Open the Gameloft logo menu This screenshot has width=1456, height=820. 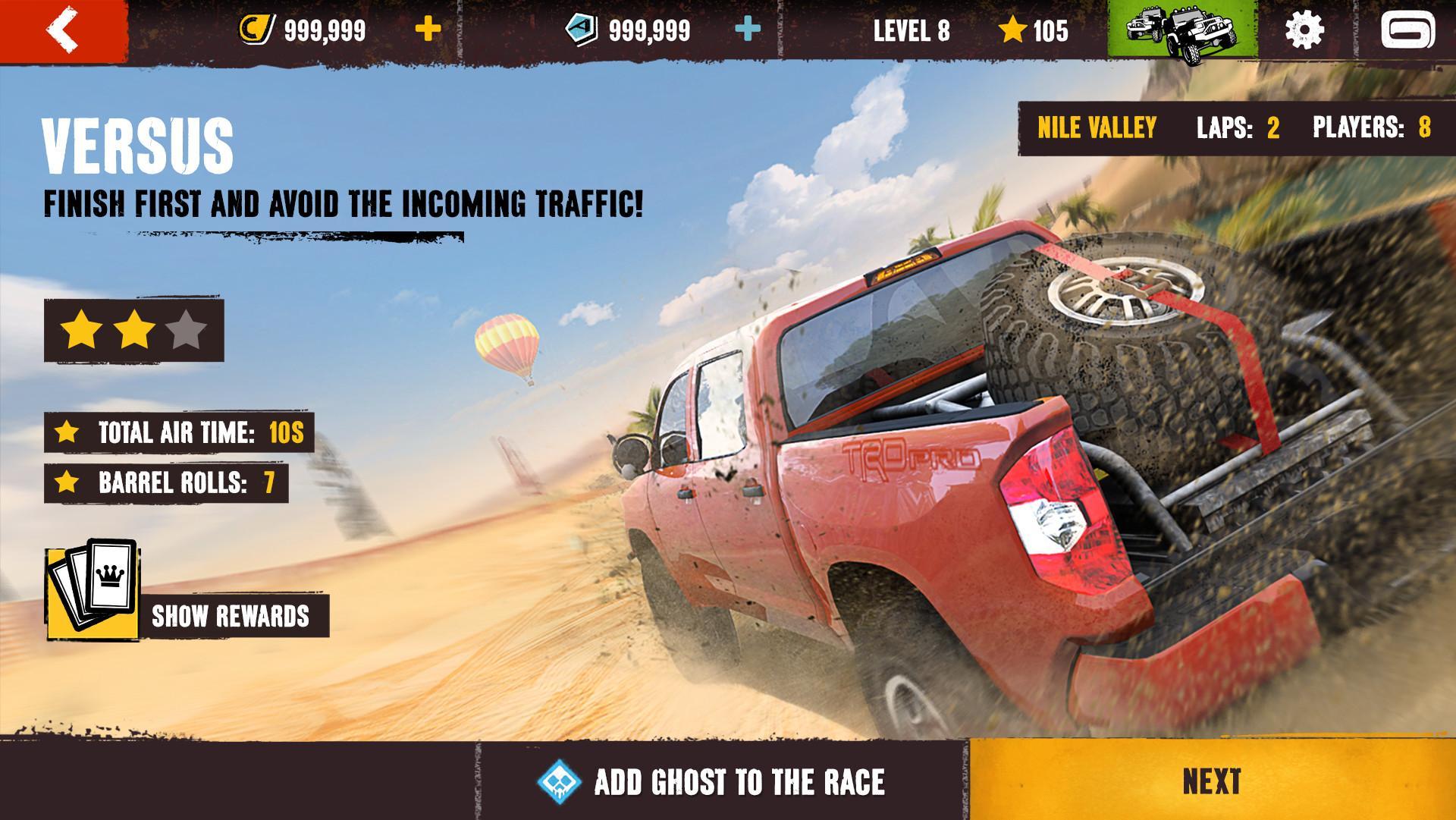pos(1407,30)
